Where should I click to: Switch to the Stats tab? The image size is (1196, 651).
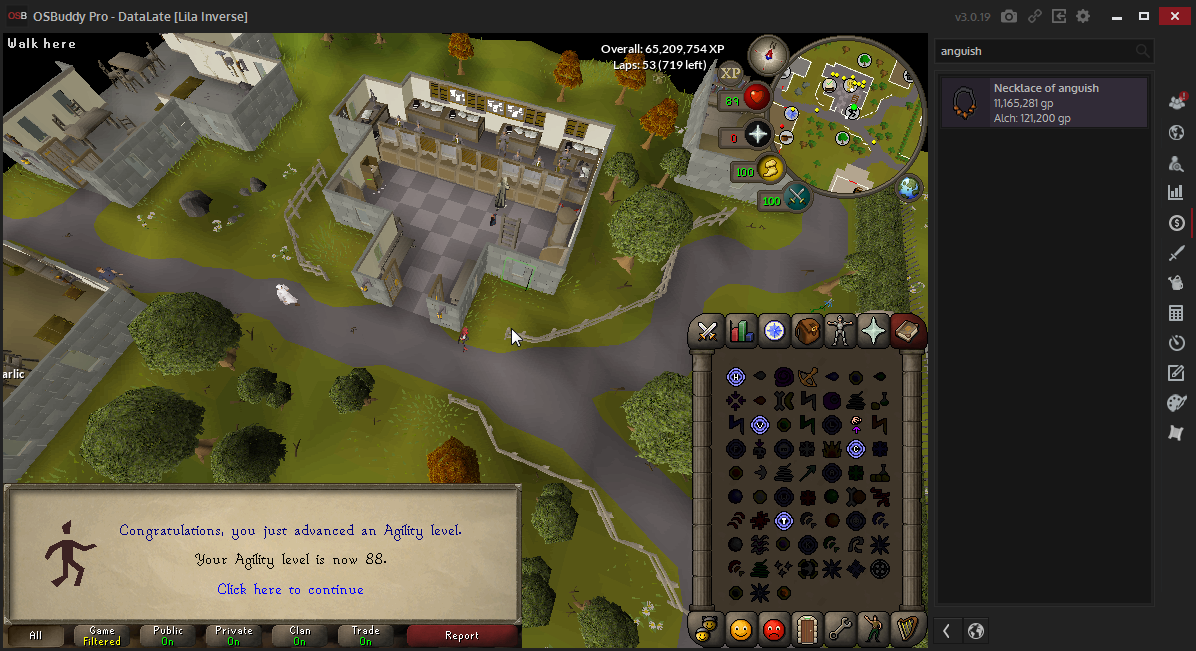(x=741, y=331)
